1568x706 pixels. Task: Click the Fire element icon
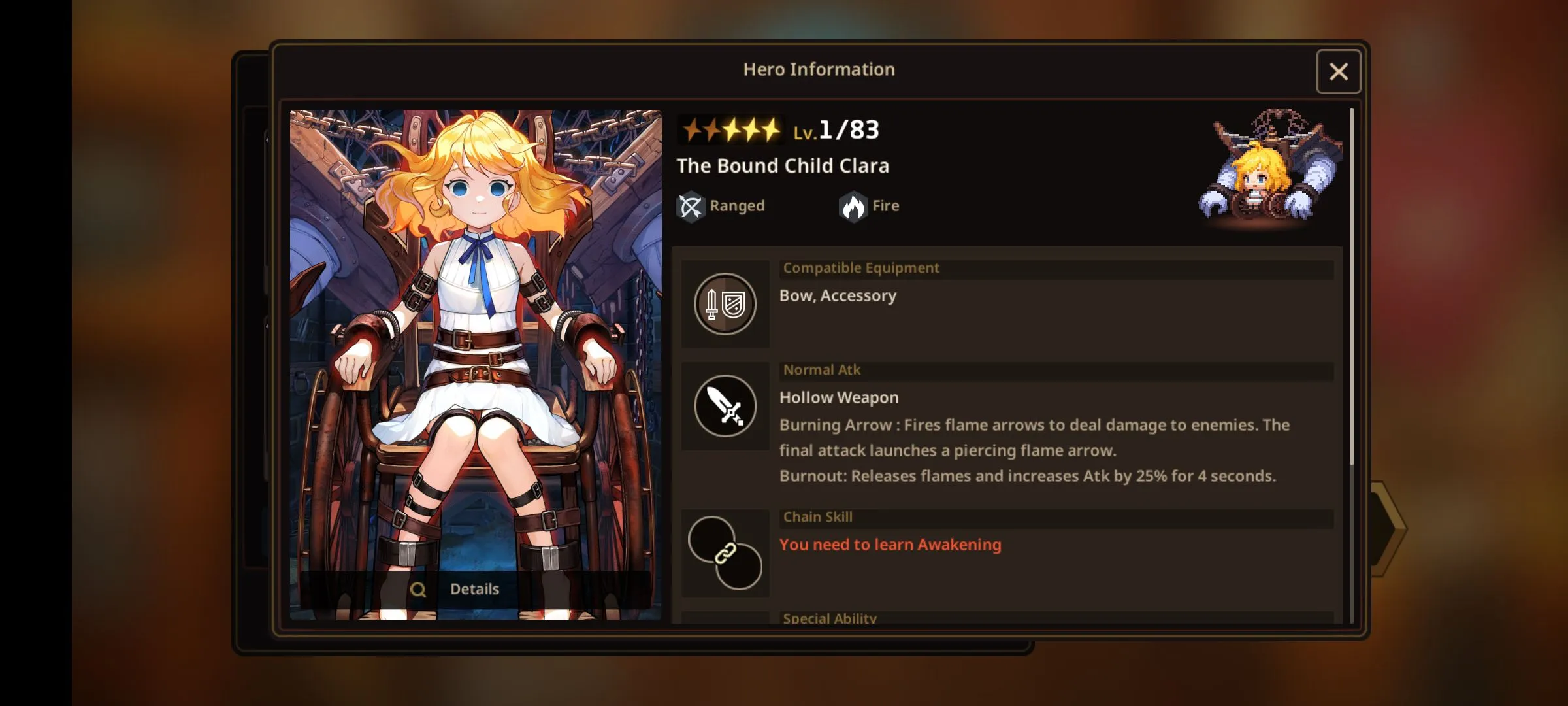(853, 207)
